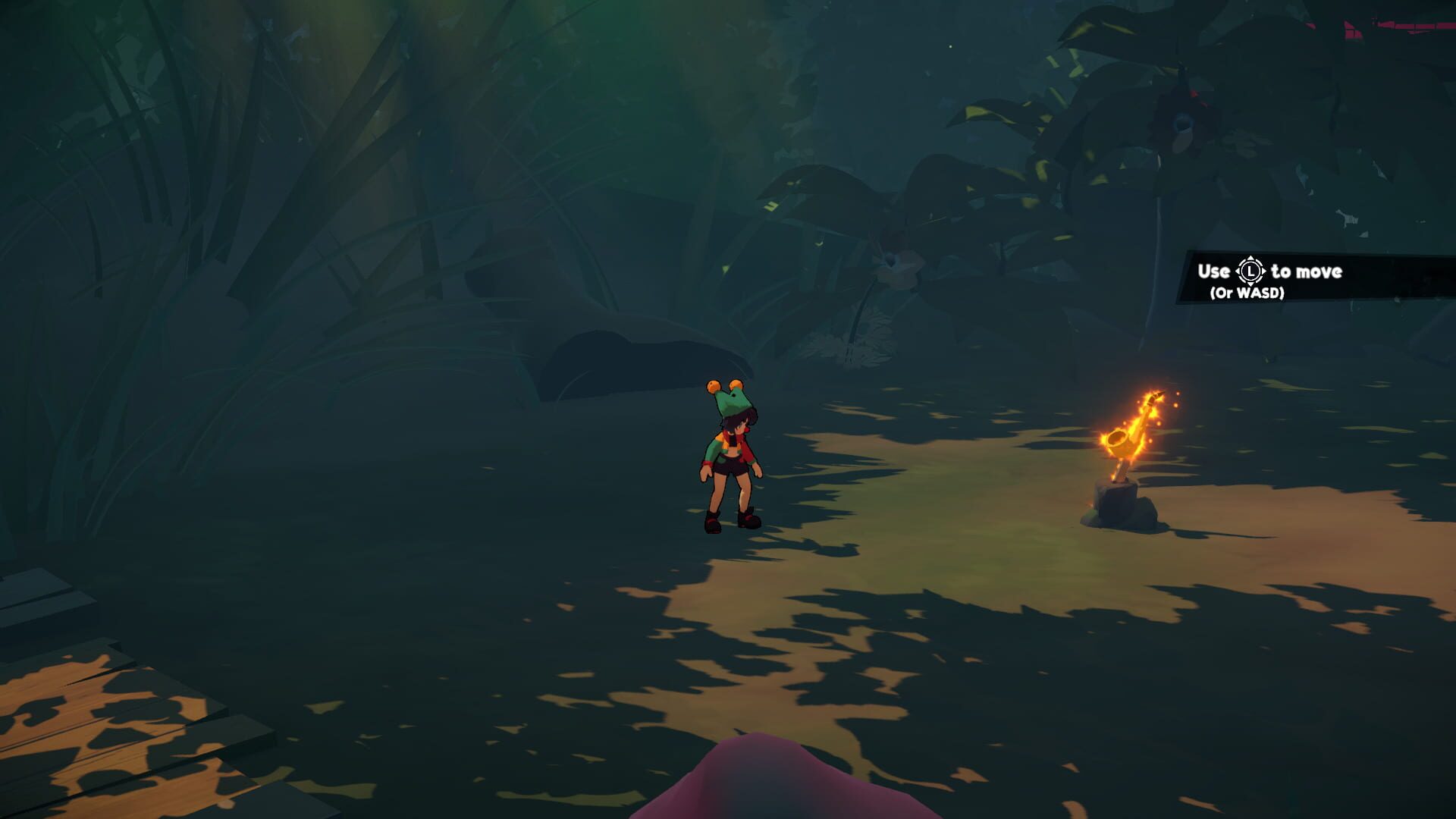Click the character's red scarf
The height and width of the screenshot is (819, 1456).
[741, 438]
